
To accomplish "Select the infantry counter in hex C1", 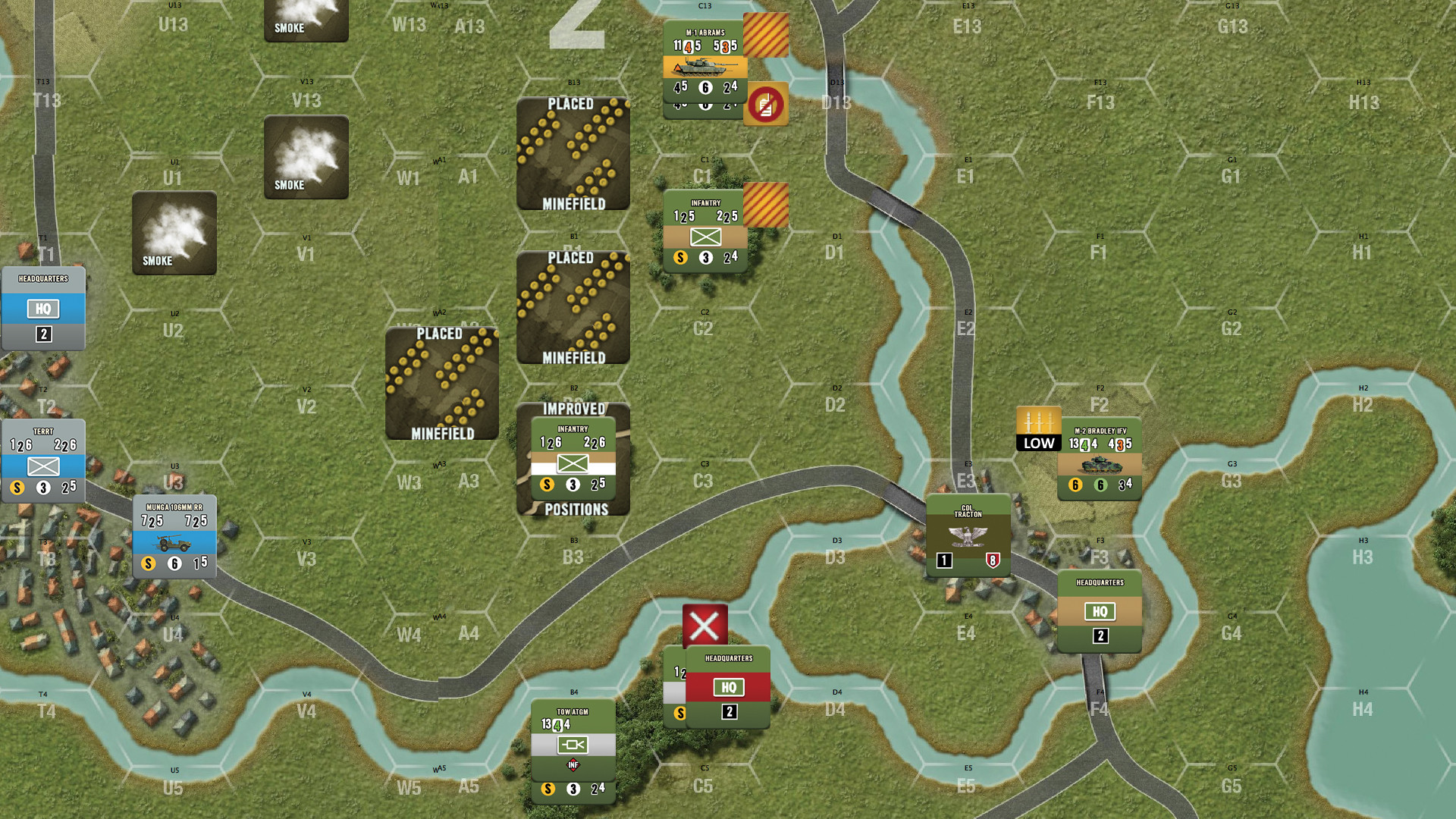I will coord(705,231).
